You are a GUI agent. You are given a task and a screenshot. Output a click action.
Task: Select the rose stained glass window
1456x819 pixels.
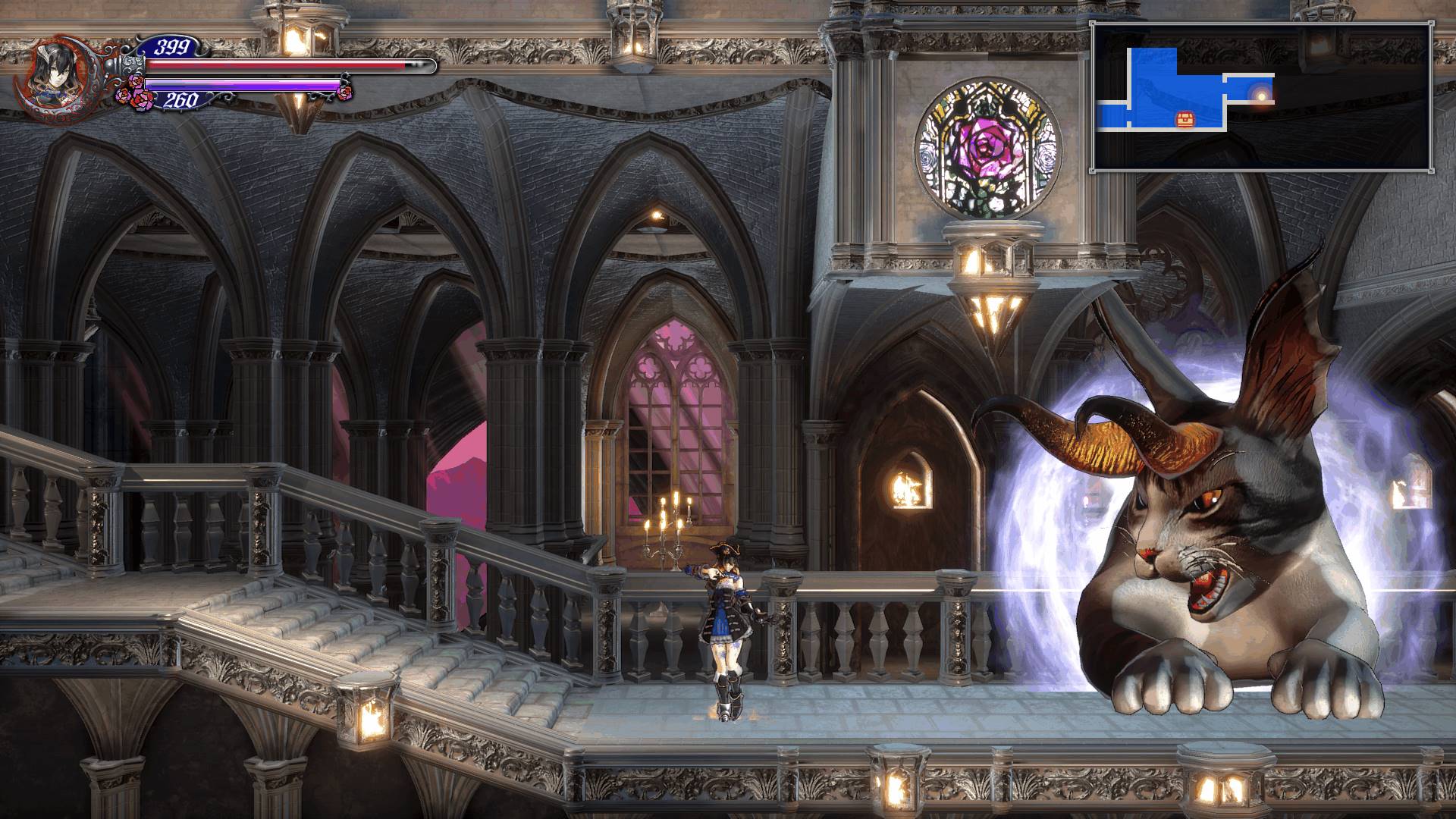[987, 149]
